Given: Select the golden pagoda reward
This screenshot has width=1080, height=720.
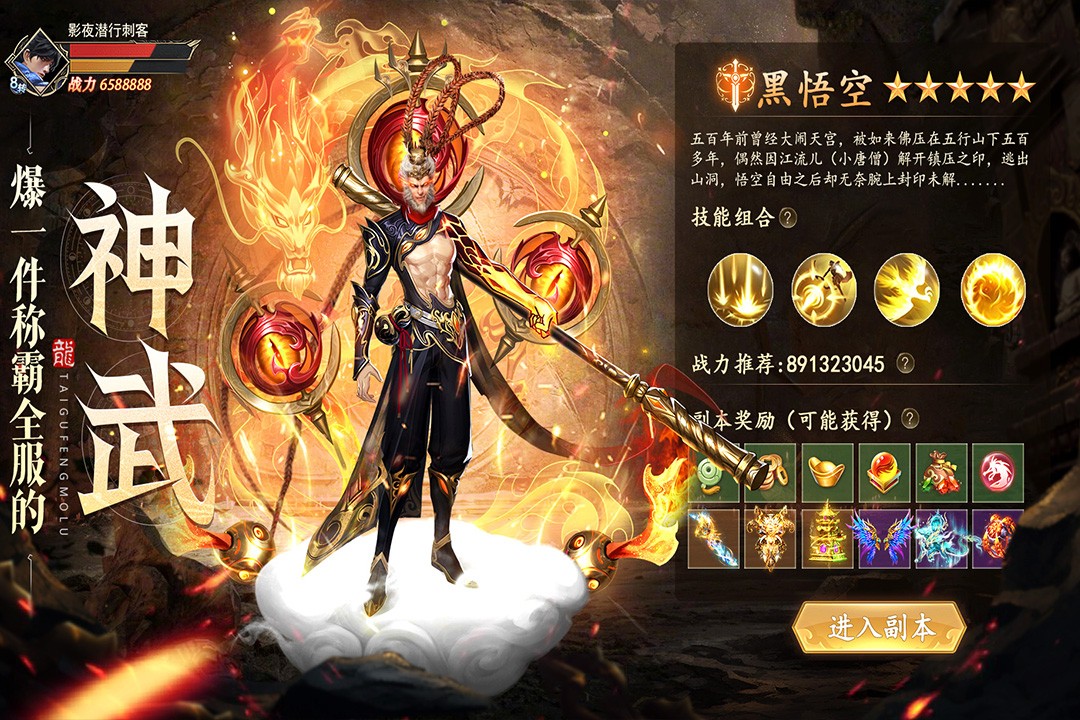Looking at the screenshot, I should (826, 539).
